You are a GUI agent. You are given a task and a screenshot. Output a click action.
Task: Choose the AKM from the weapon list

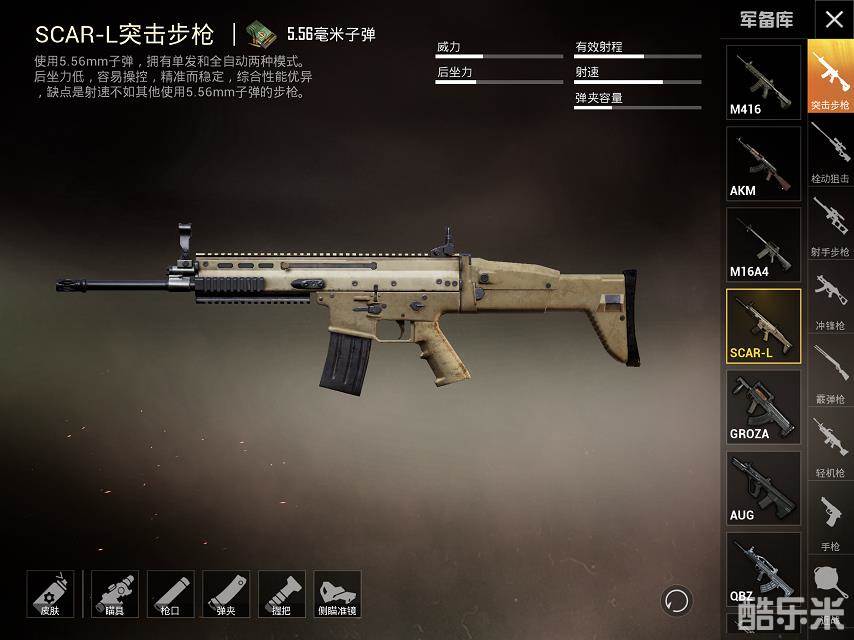[763, 162]
